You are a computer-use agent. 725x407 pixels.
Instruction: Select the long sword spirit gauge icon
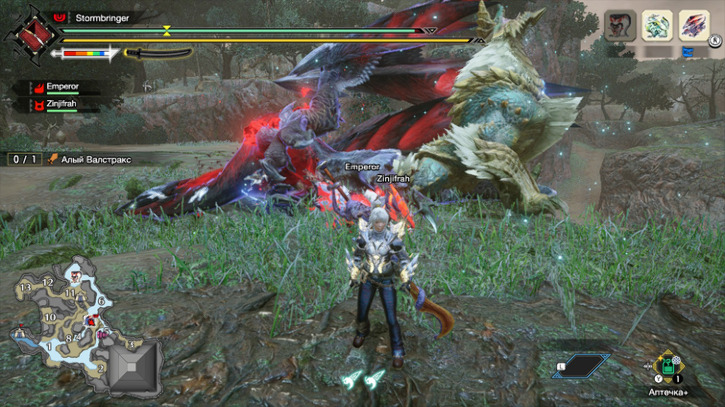click(157, 53)
